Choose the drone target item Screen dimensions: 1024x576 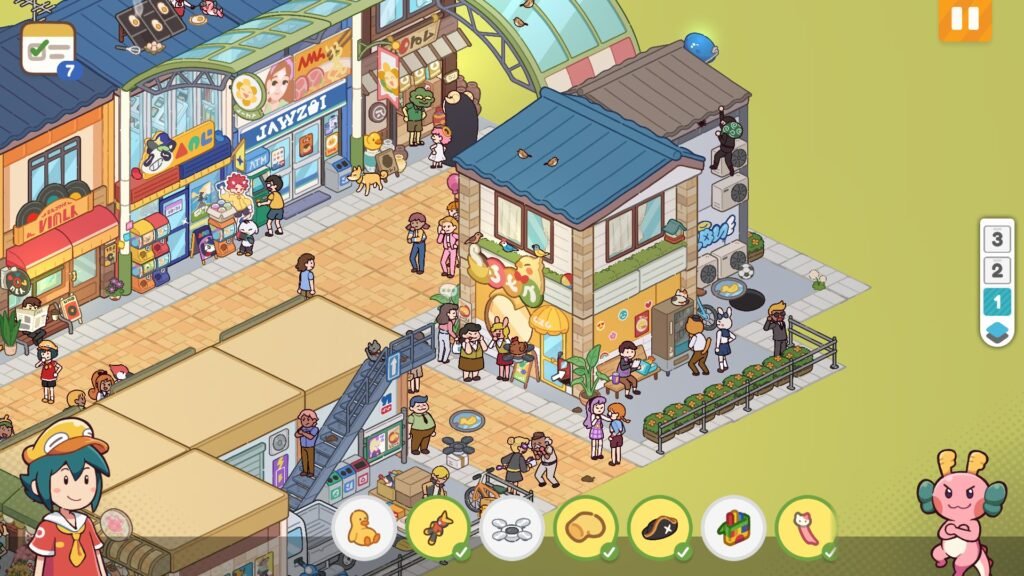[x=512, y=528]
